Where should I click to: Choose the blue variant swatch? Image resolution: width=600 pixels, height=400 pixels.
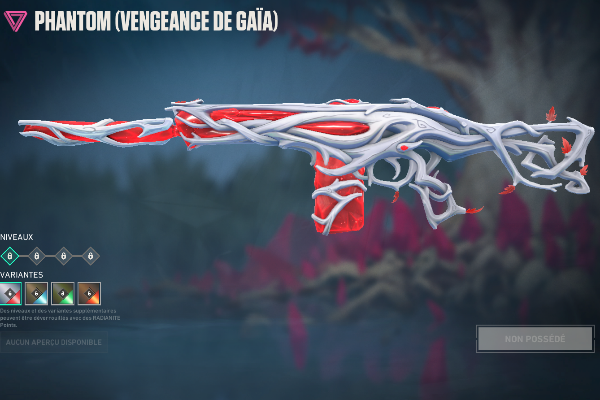click(x=37, y=293)
